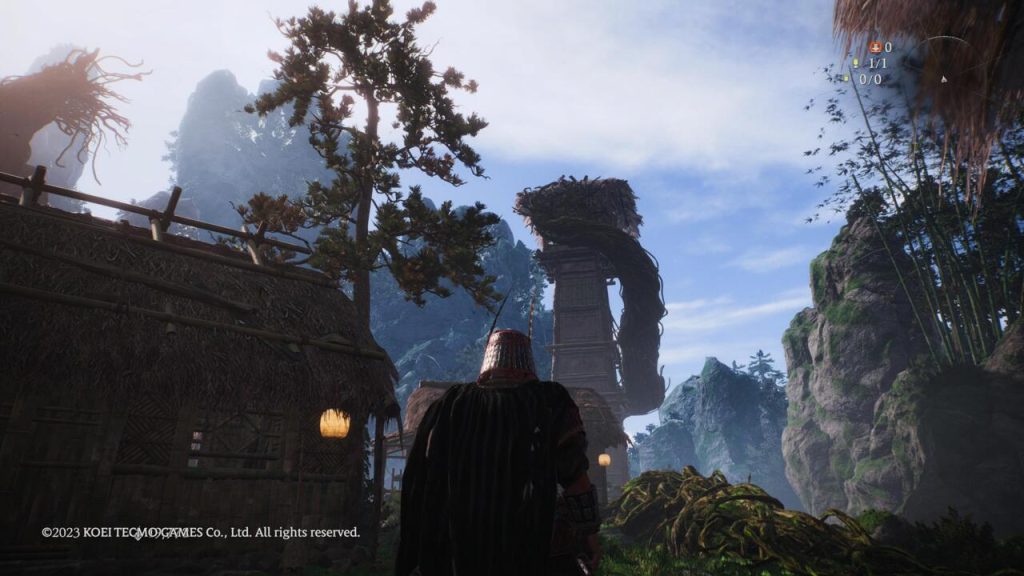Select the red fortitude rank icon
This screenshot has width=1024, height=576.
[x=875, y=47]
